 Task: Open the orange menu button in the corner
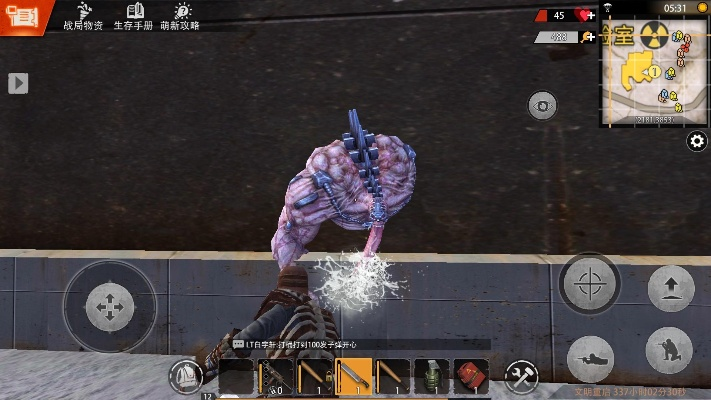(21, 17)
